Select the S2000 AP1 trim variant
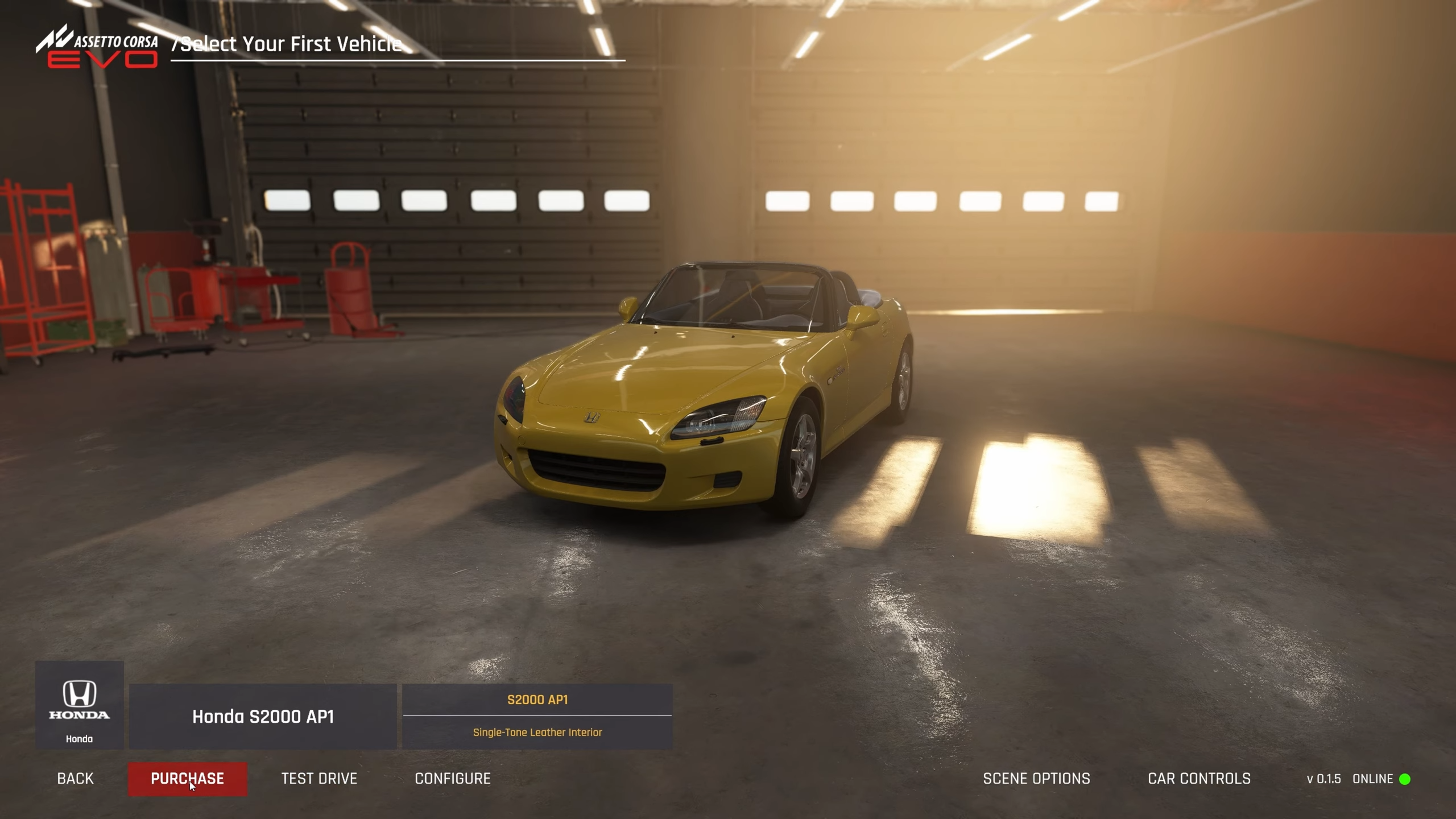This screenshot has width=1456, height=819. point(537,700)
